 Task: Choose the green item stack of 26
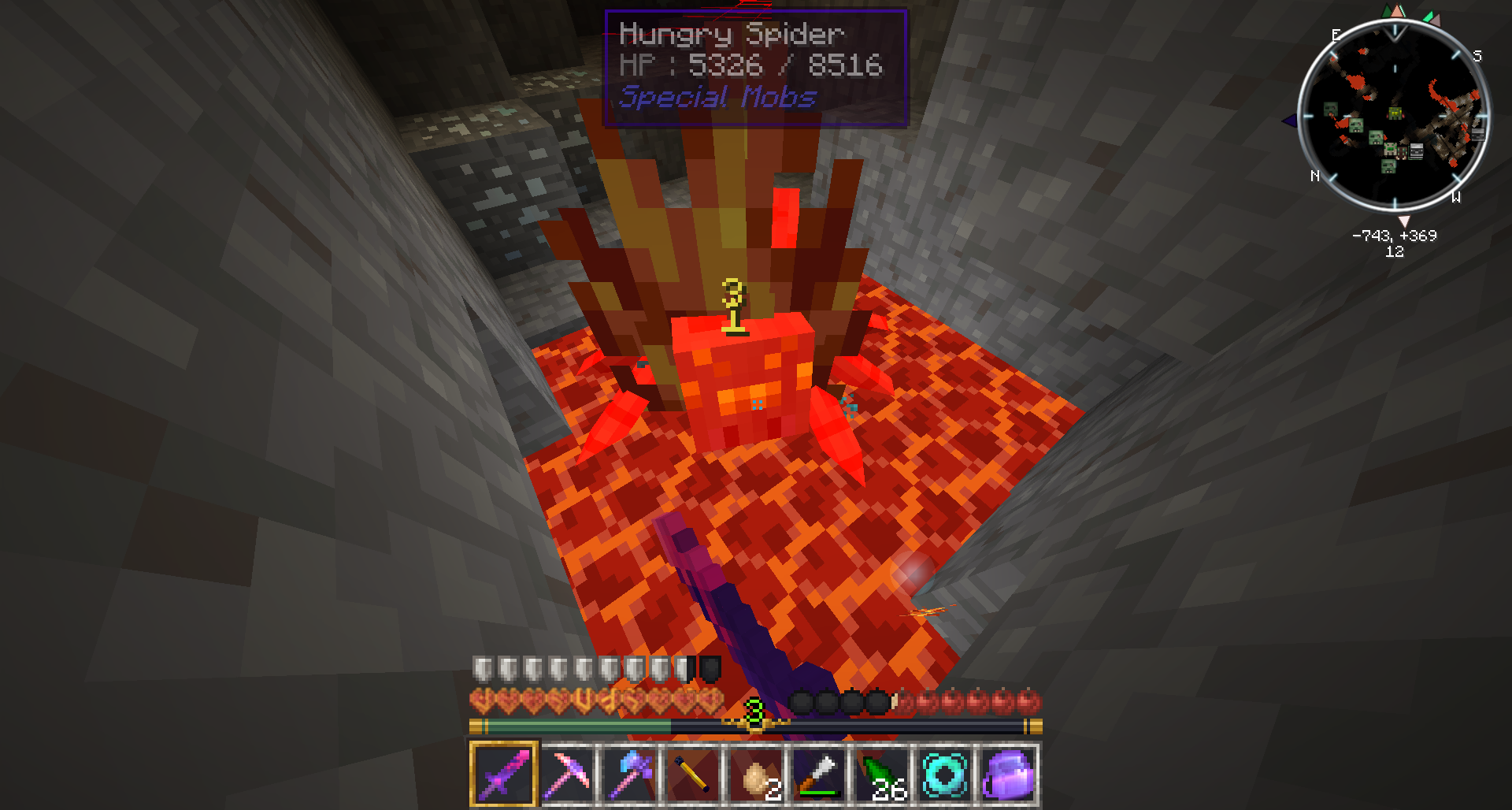click(882, 773)
